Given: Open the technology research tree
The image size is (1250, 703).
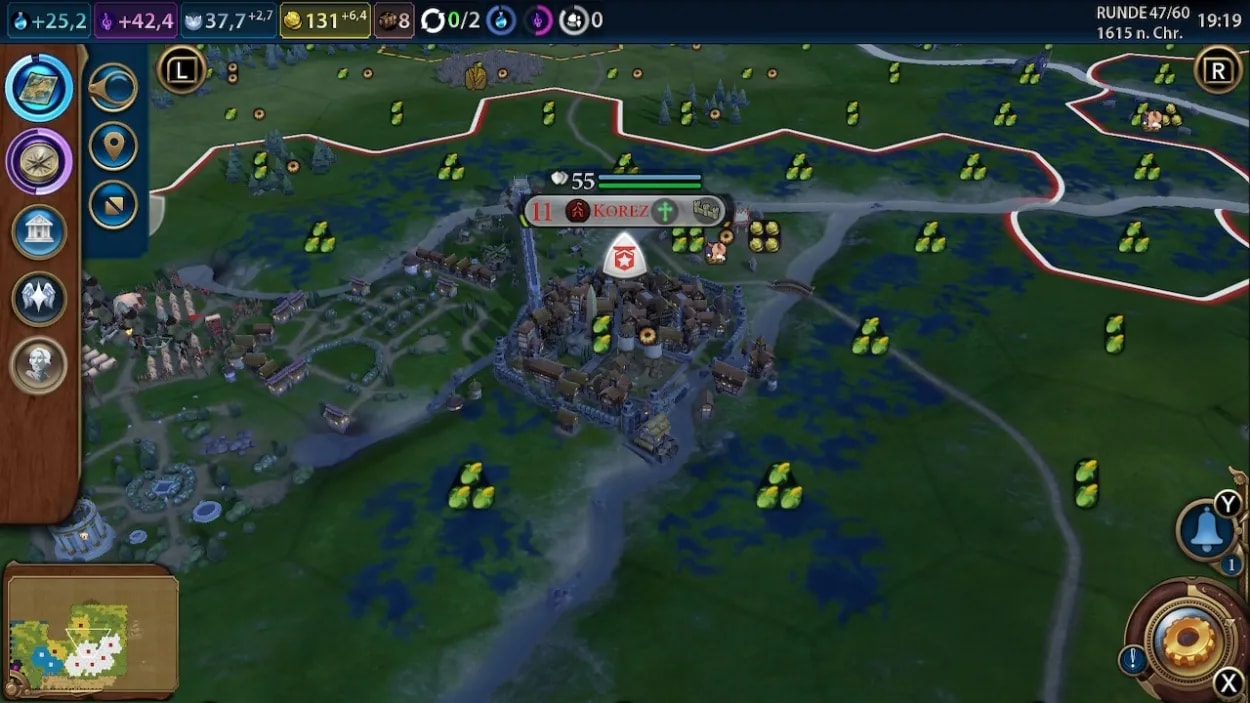Looking at the screenshot, I should point(39,87).
